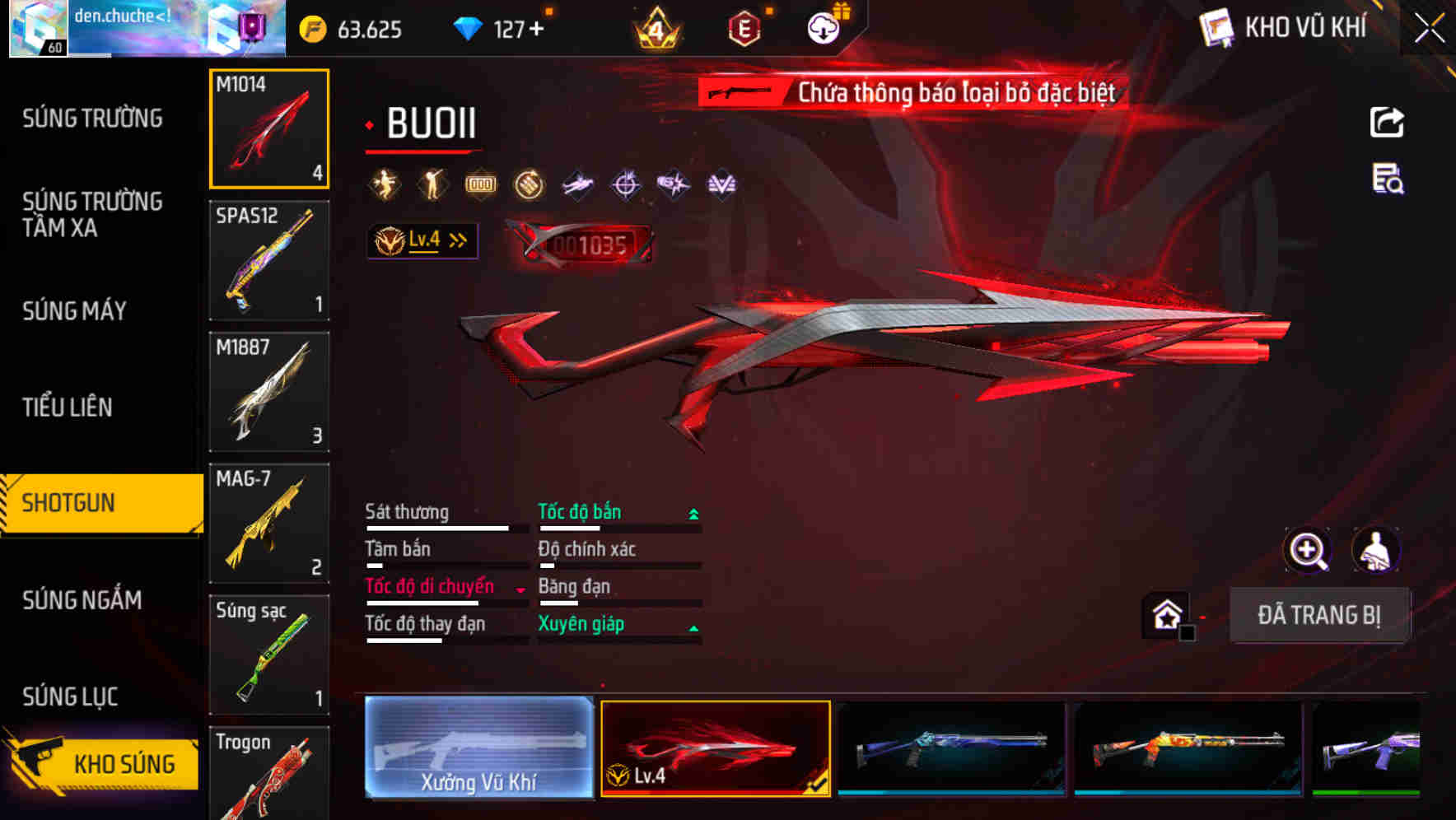Open Xưởng Vũ Khí workshop
This screenshot has height=820, width=1456.
[x=478, y=748]
